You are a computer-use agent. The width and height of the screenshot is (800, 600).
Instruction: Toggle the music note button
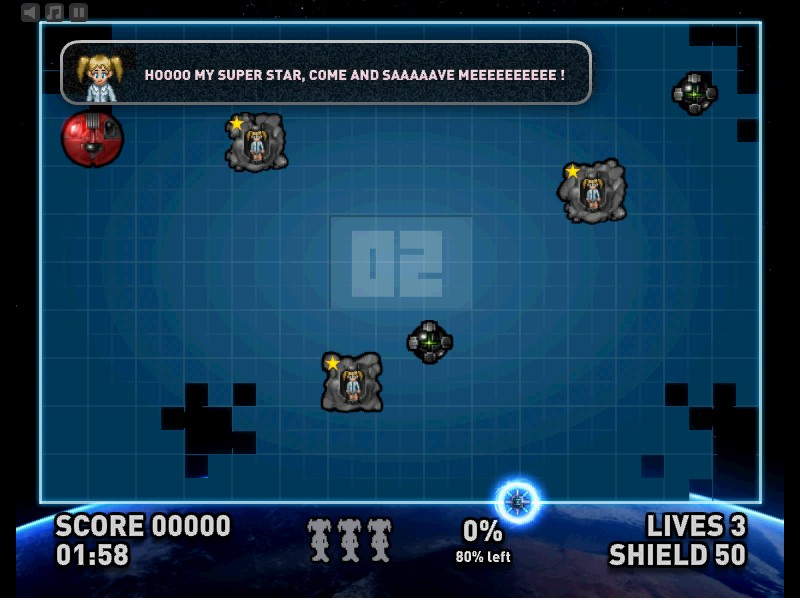tap(55, 12)
